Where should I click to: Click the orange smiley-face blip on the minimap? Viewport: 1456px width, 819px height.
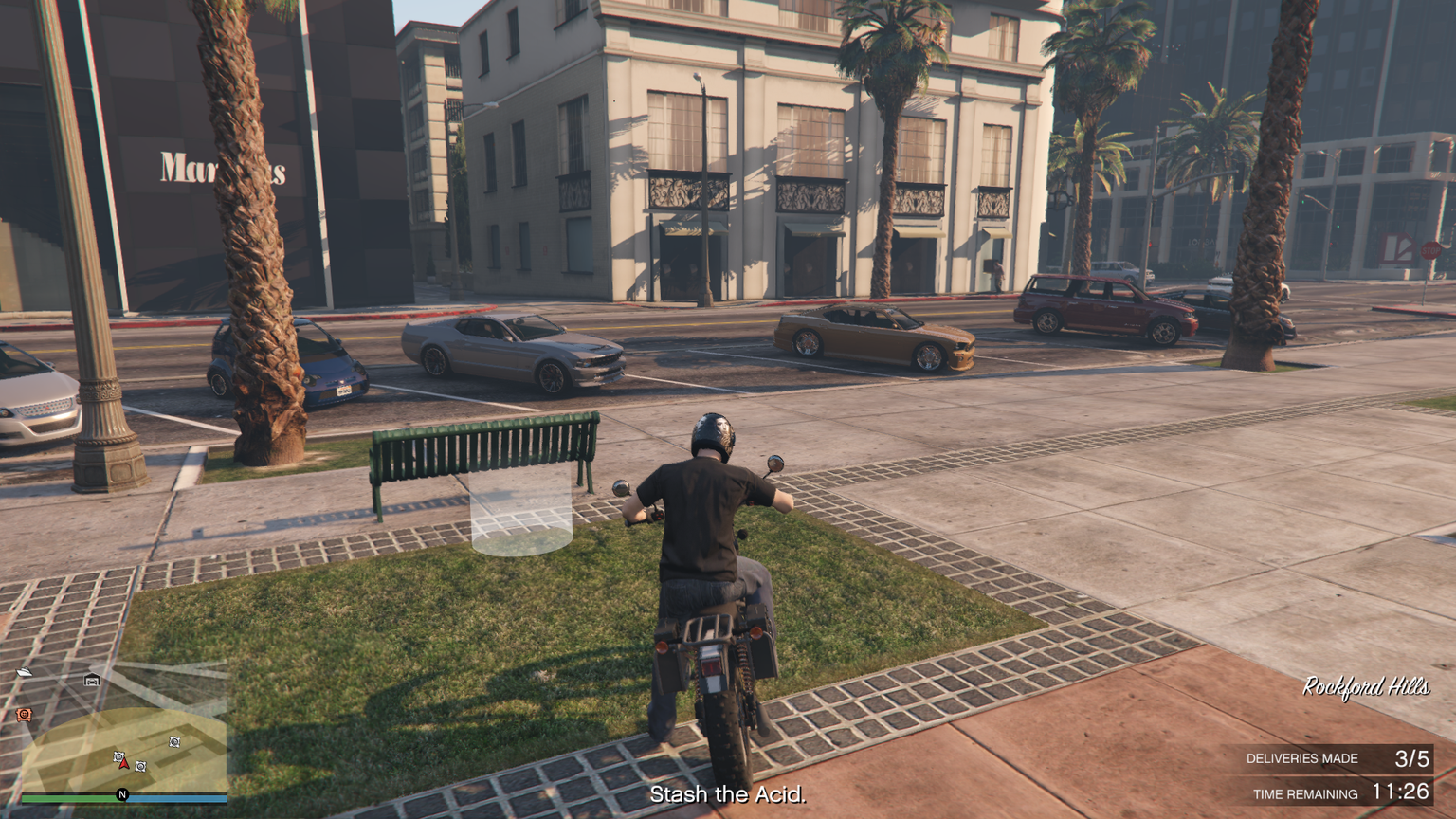tap(24, 714)
